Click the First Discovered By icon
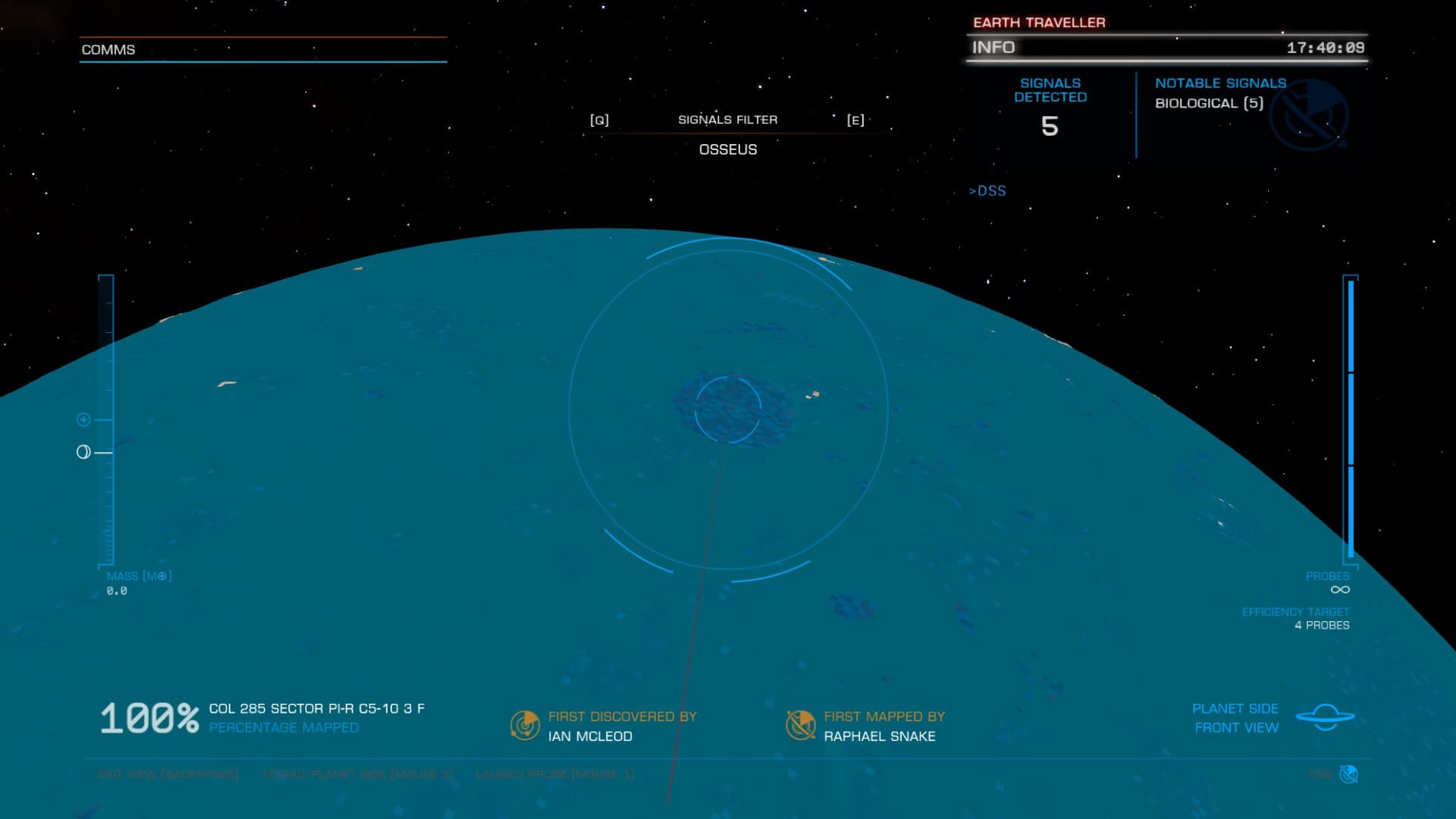1456x819 pixels. [525, 726]
